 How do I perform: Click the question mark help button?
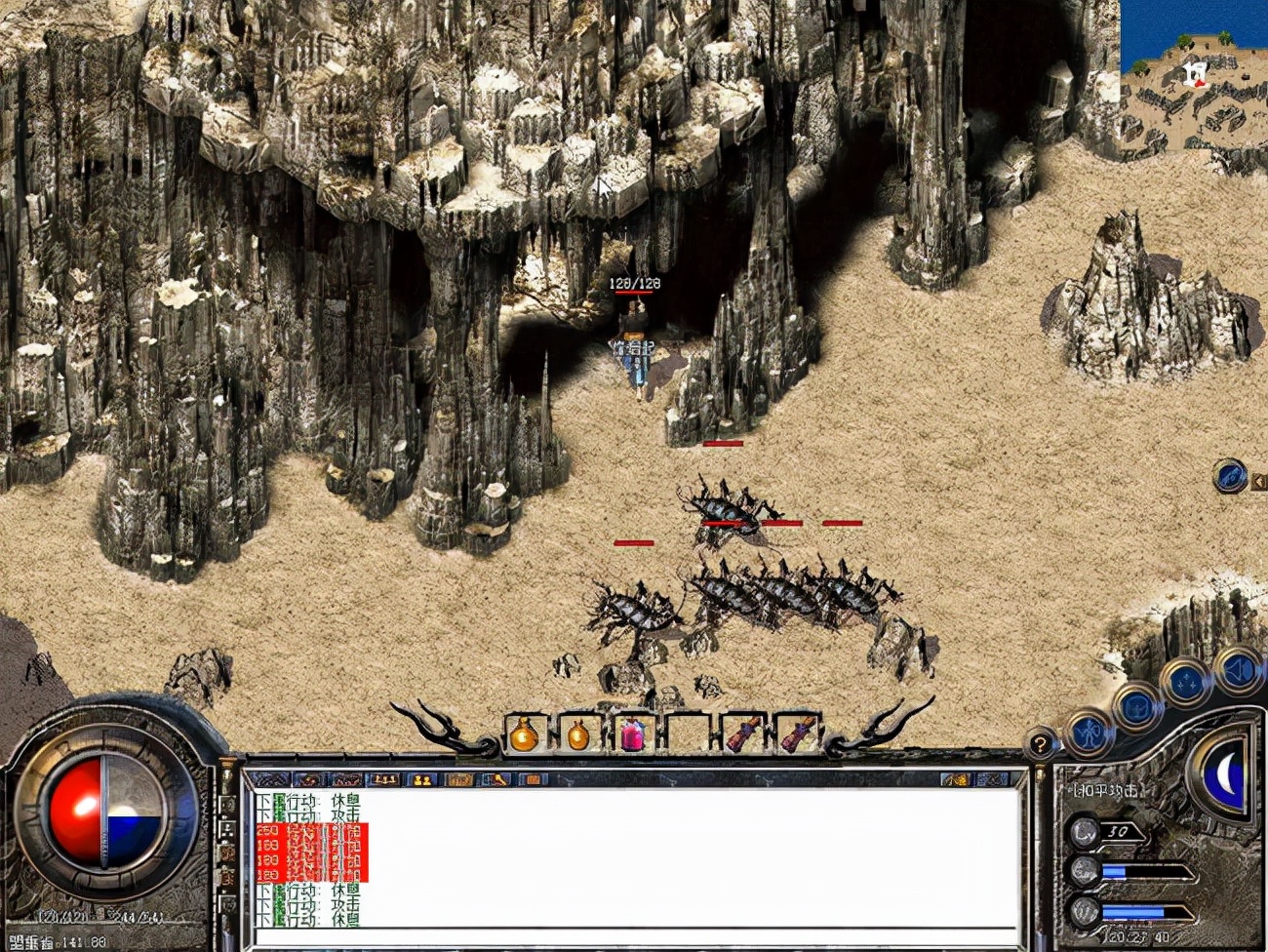click(1041, 744)
